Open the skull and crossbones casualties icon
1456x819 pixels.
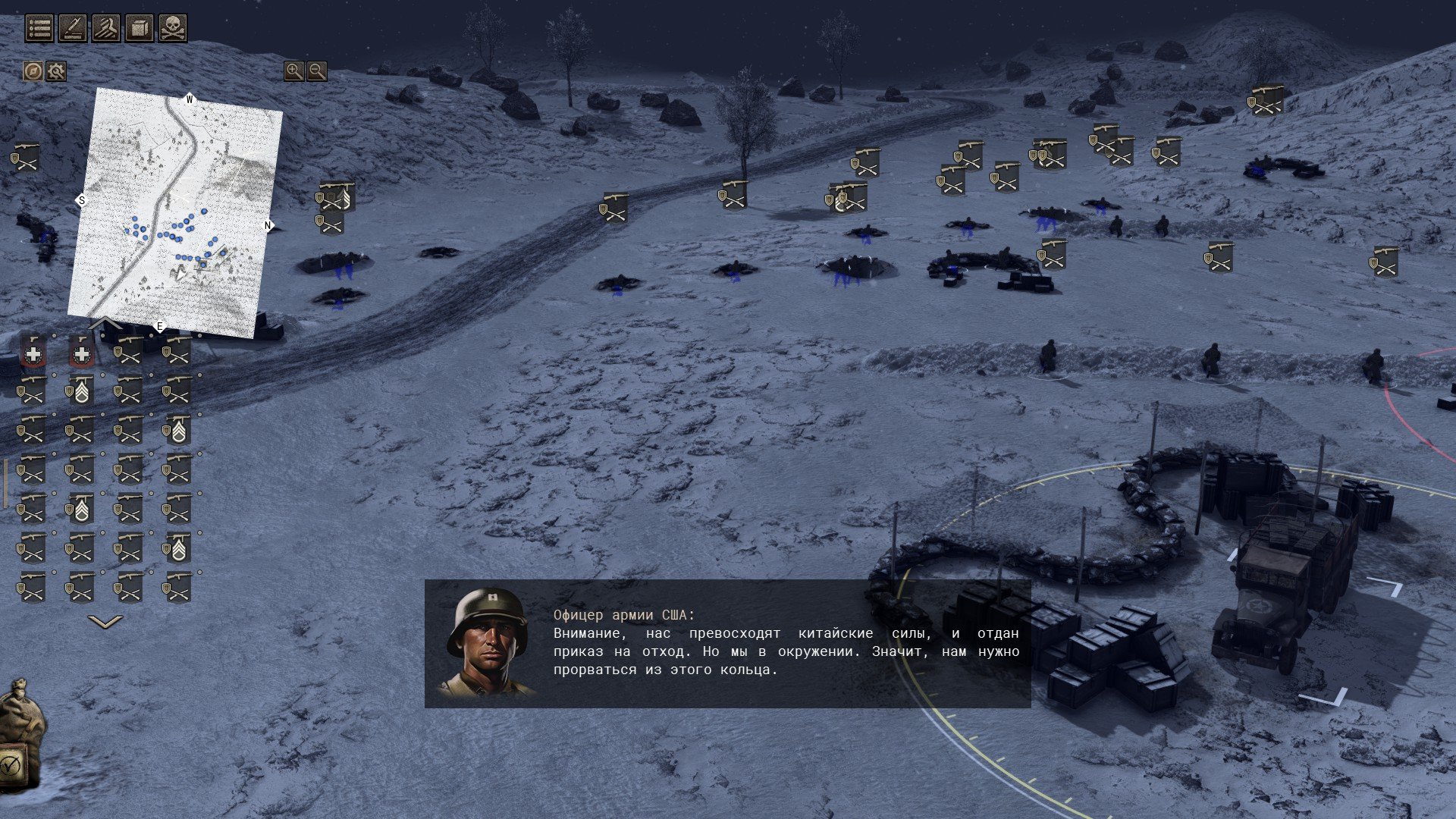coord(173,28)
